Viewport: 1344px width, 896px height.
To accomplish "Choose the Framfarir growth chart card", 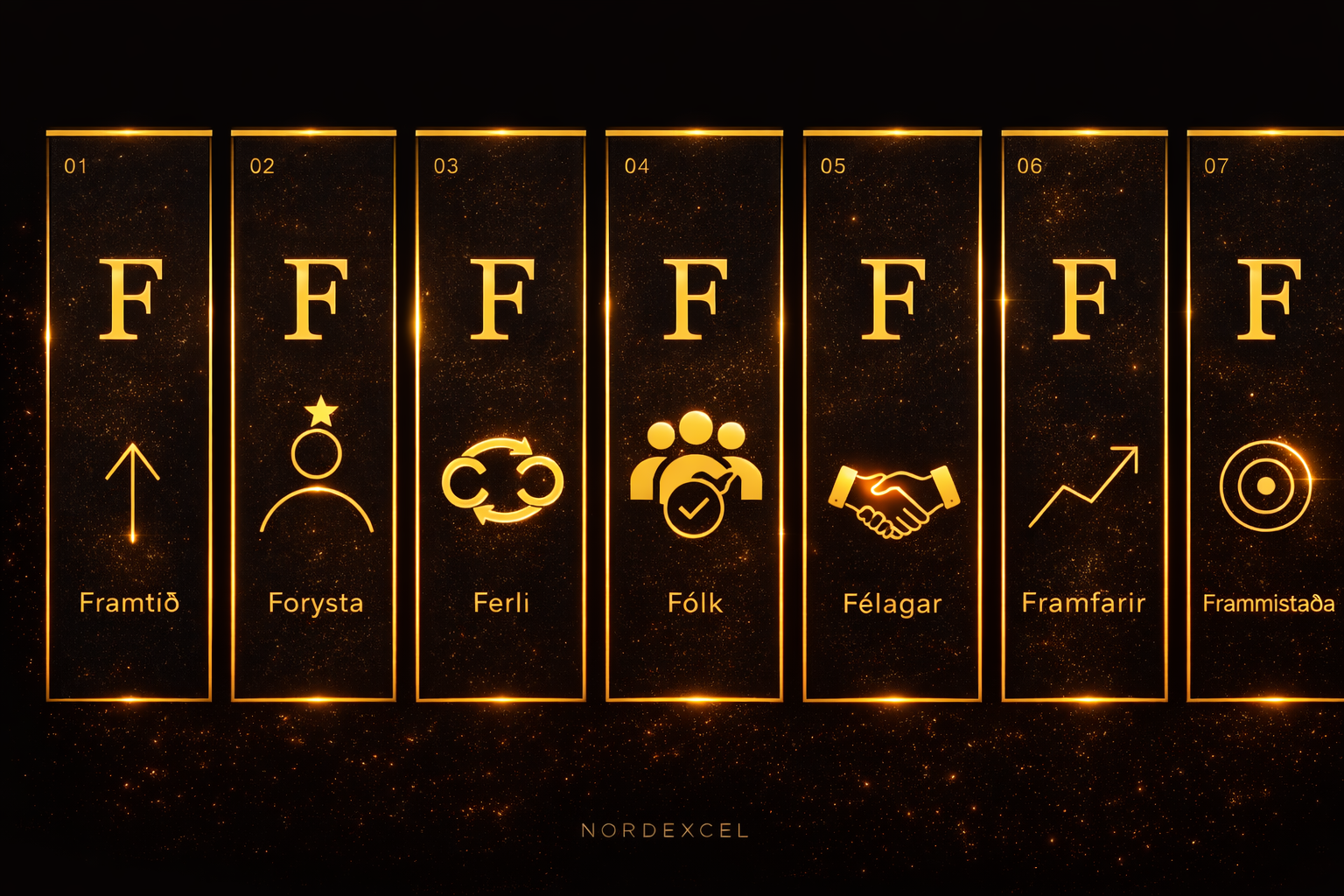I will point(1084,416).
